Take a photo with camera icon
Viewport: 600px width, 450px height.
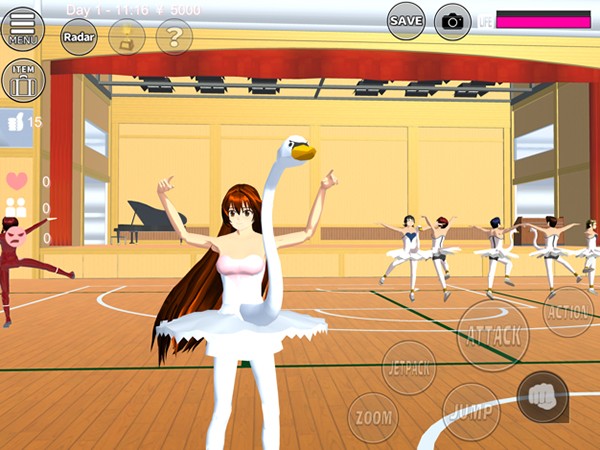click(x=453, y=21)
